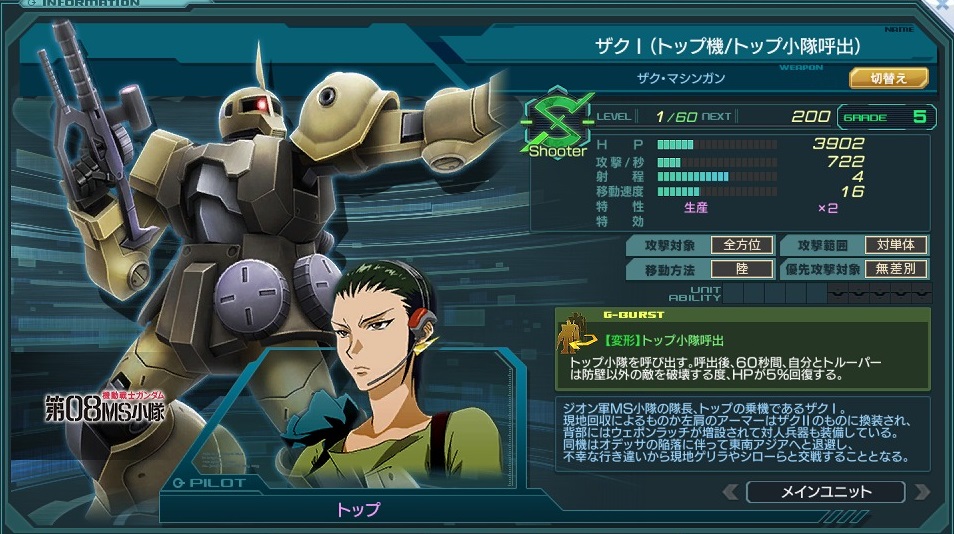
Task: Select the メインユニット button
Action: (x=825, y=492)
